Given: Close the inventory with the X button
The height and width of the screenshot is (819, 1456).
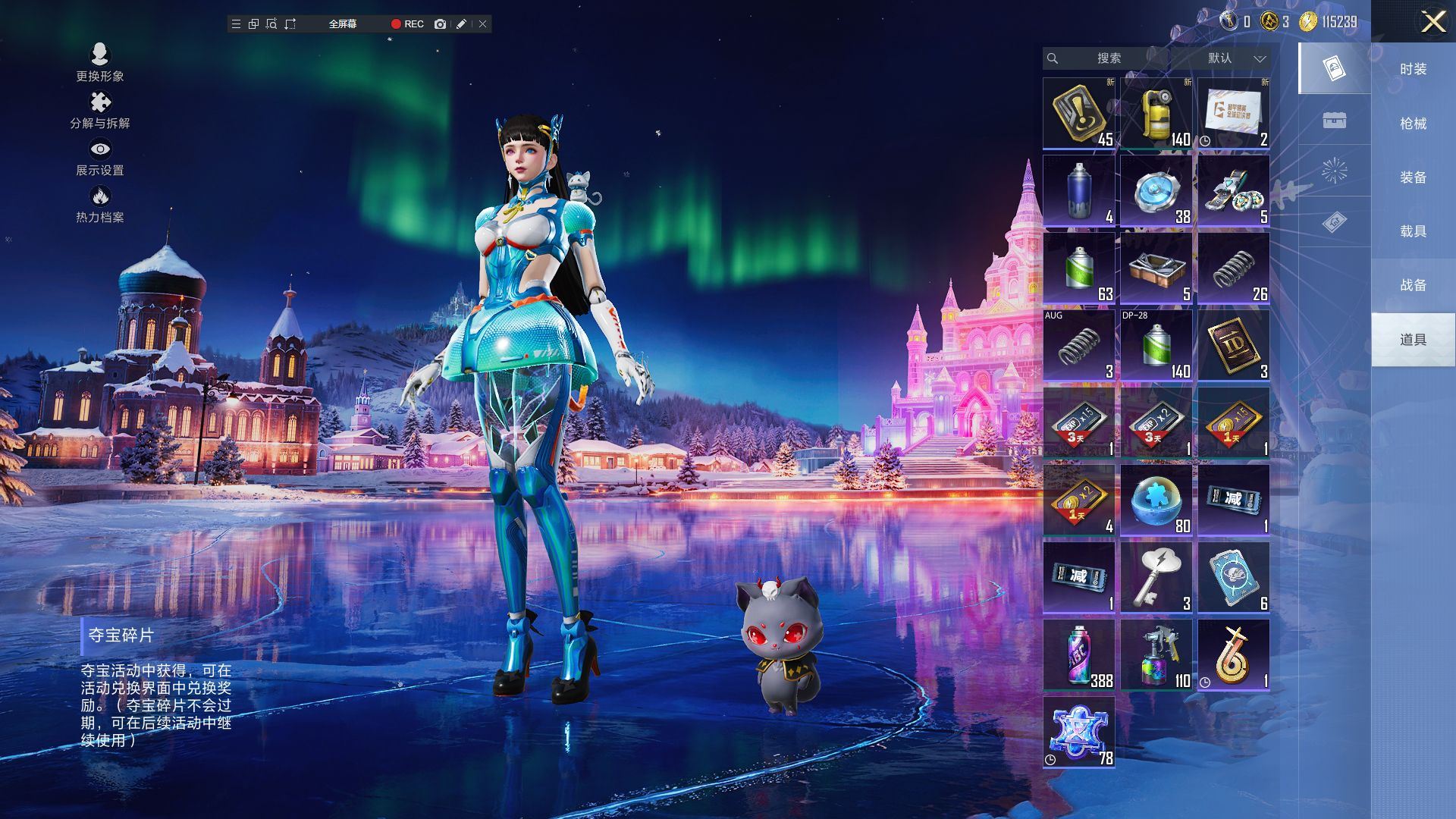Looking at the screenshot, I should (1432, 21).
